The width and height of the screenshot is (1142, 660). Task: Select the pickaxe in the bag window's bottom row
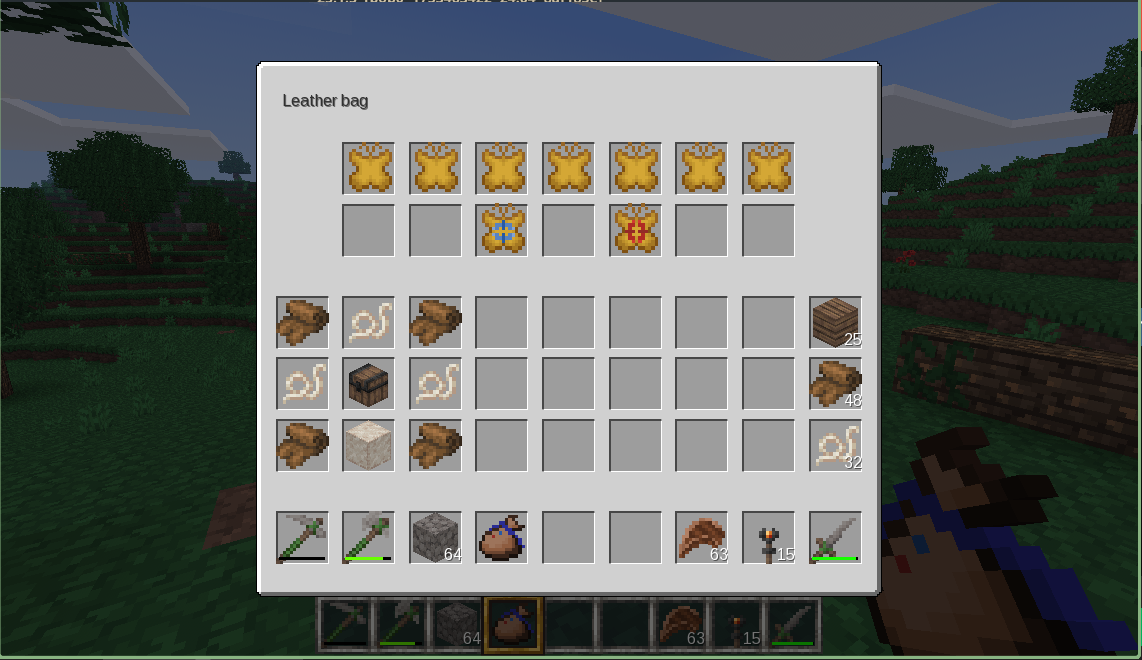pyautogui.click(x=302, y=537)
